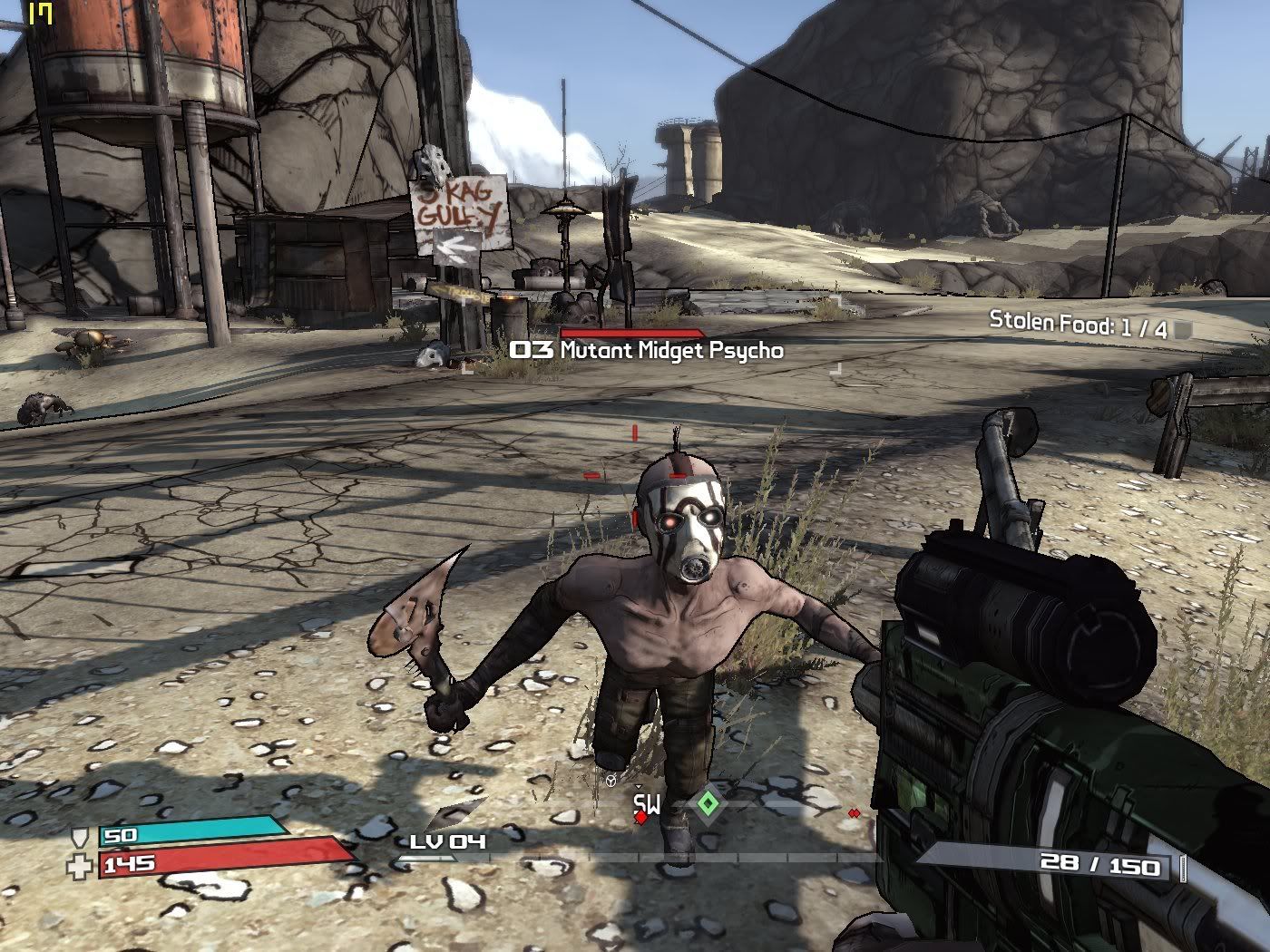The image size is (1270, 952).
Task: Click the SW compass heading marker
Action: (647, 803)
